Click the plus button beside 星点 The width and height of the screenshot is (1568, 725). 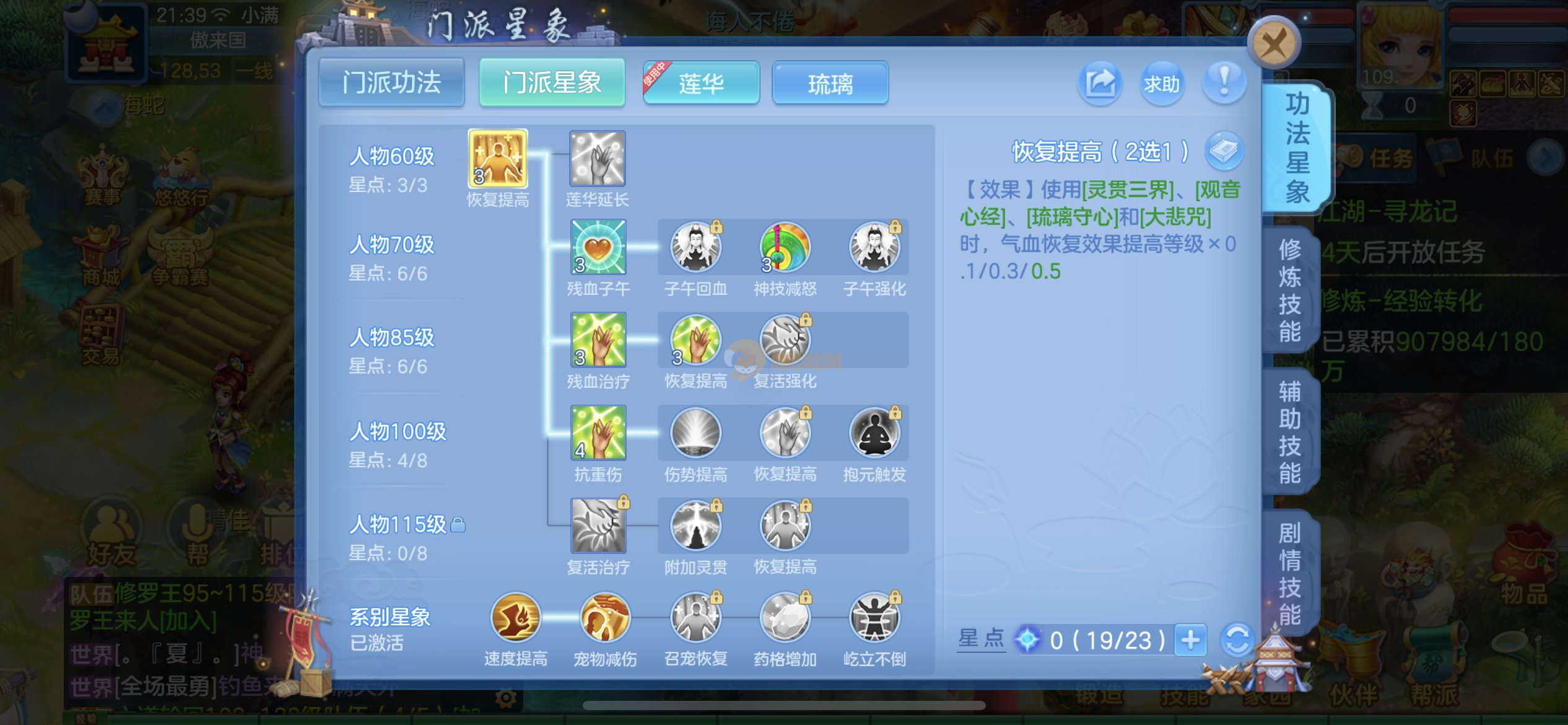point(1190,639)
